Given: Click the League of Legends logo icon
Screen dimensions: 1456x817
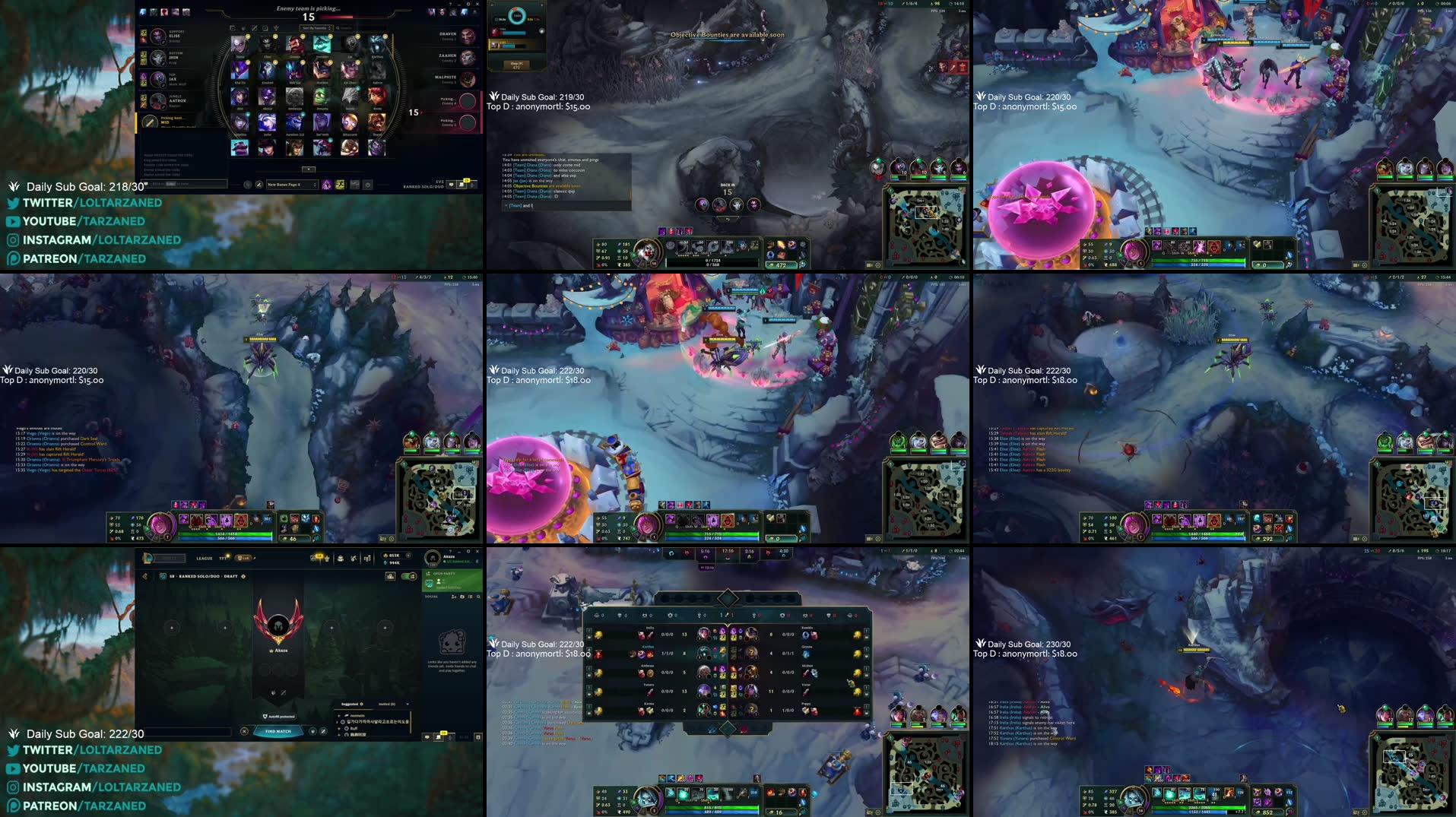Looking at the screenshot, I should click(149, 559).
